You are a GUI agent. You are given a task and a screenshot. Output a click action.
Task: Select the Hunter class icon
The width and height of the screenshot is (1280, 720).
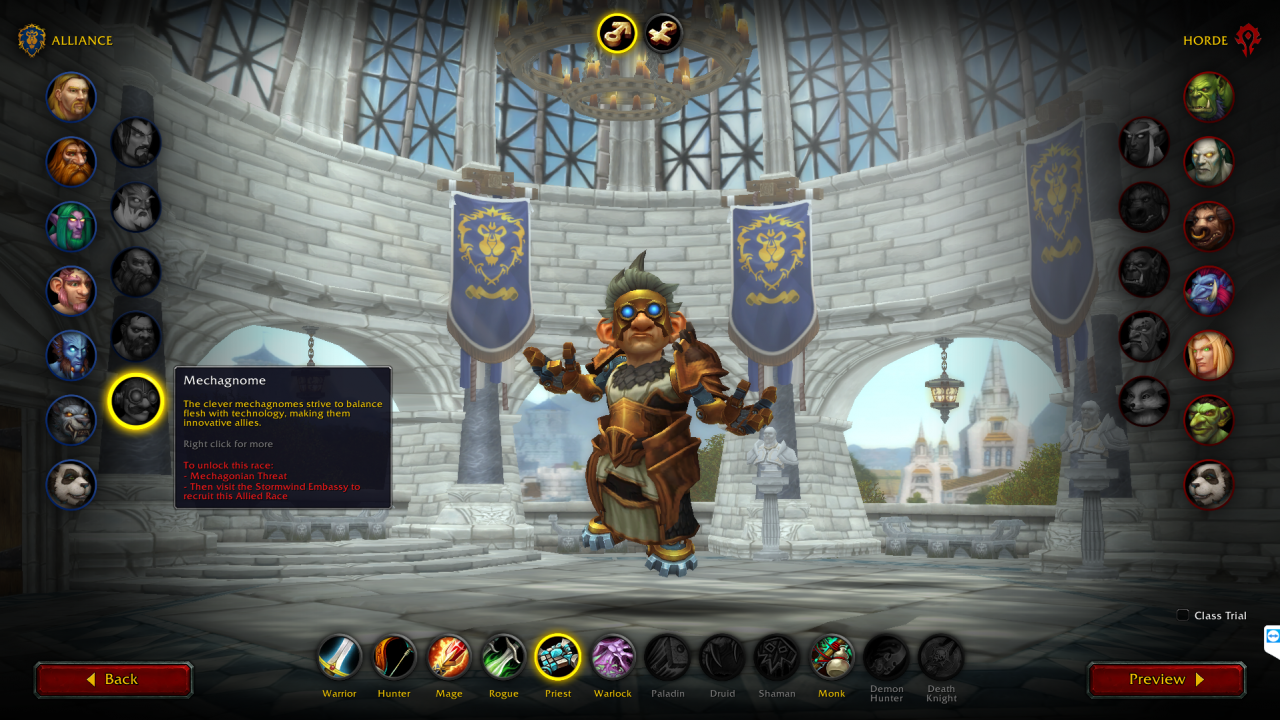pyautogui.click(x=394, y=656)
